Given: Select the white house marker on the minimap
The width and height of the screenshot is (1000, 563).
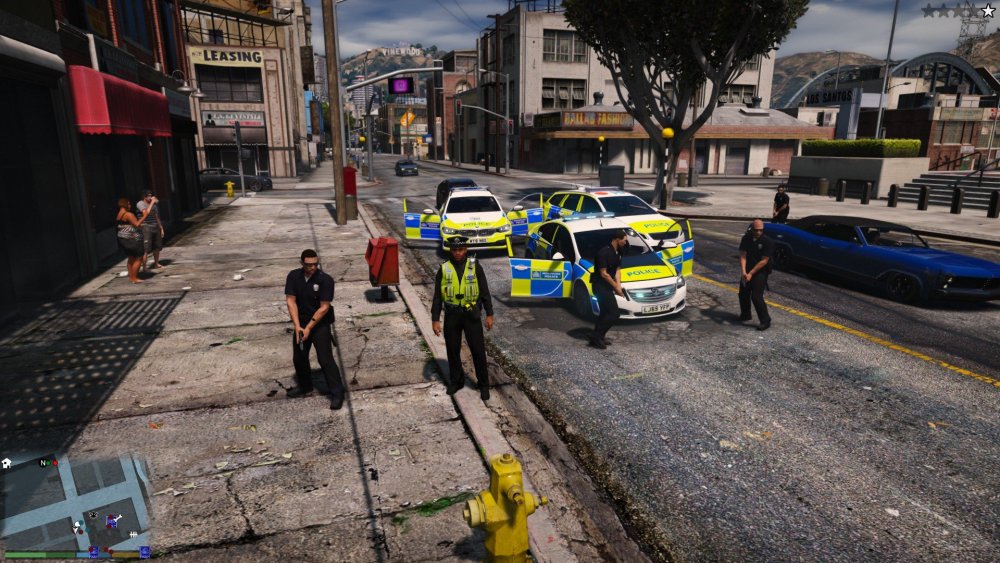Looking at the screenshot, I should 7,463.
